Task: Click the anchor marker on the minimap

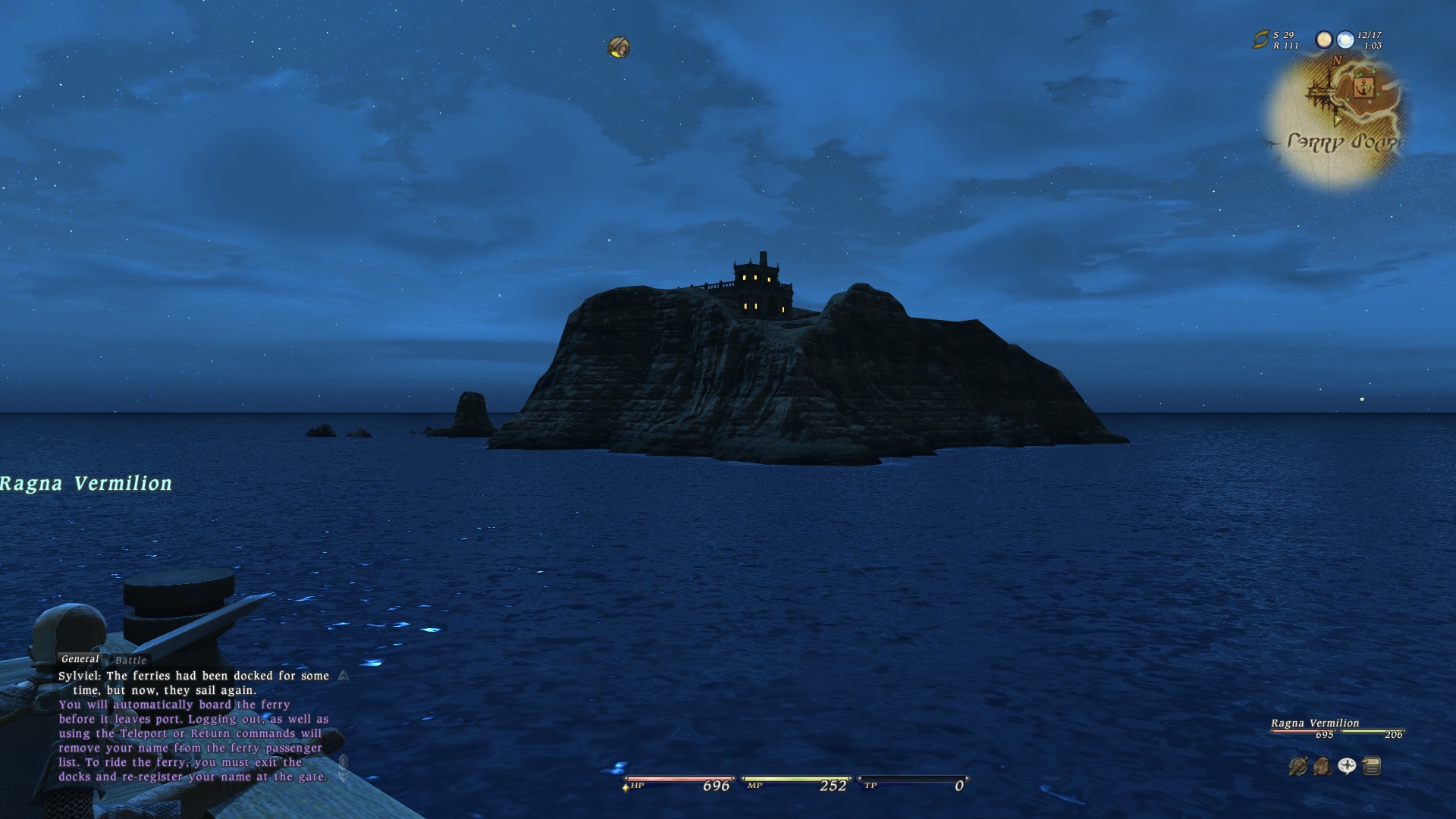Action: point(1364,86)
